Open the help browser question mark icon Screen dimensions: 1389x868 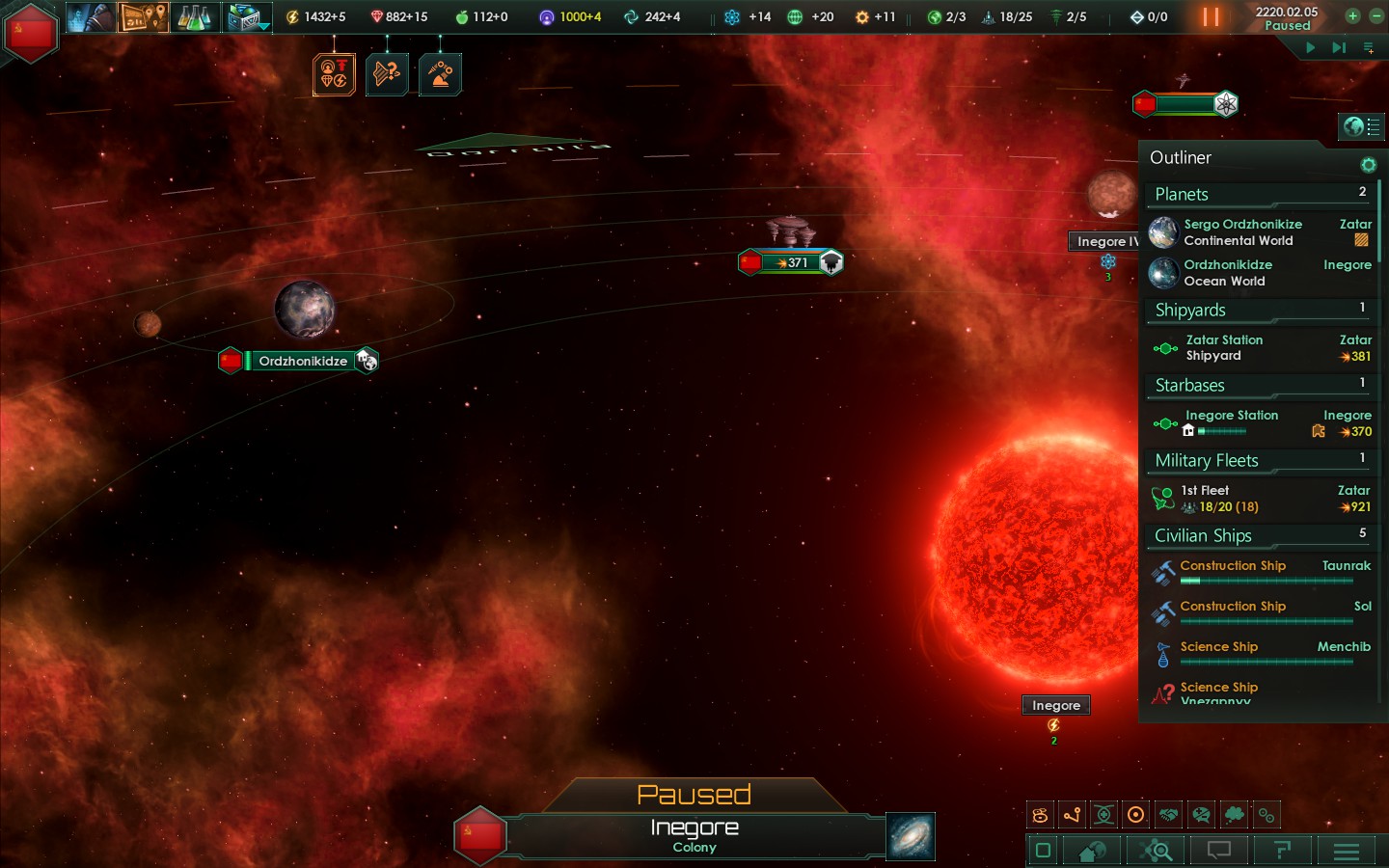pyautogui.click(x=1283, y=851)
